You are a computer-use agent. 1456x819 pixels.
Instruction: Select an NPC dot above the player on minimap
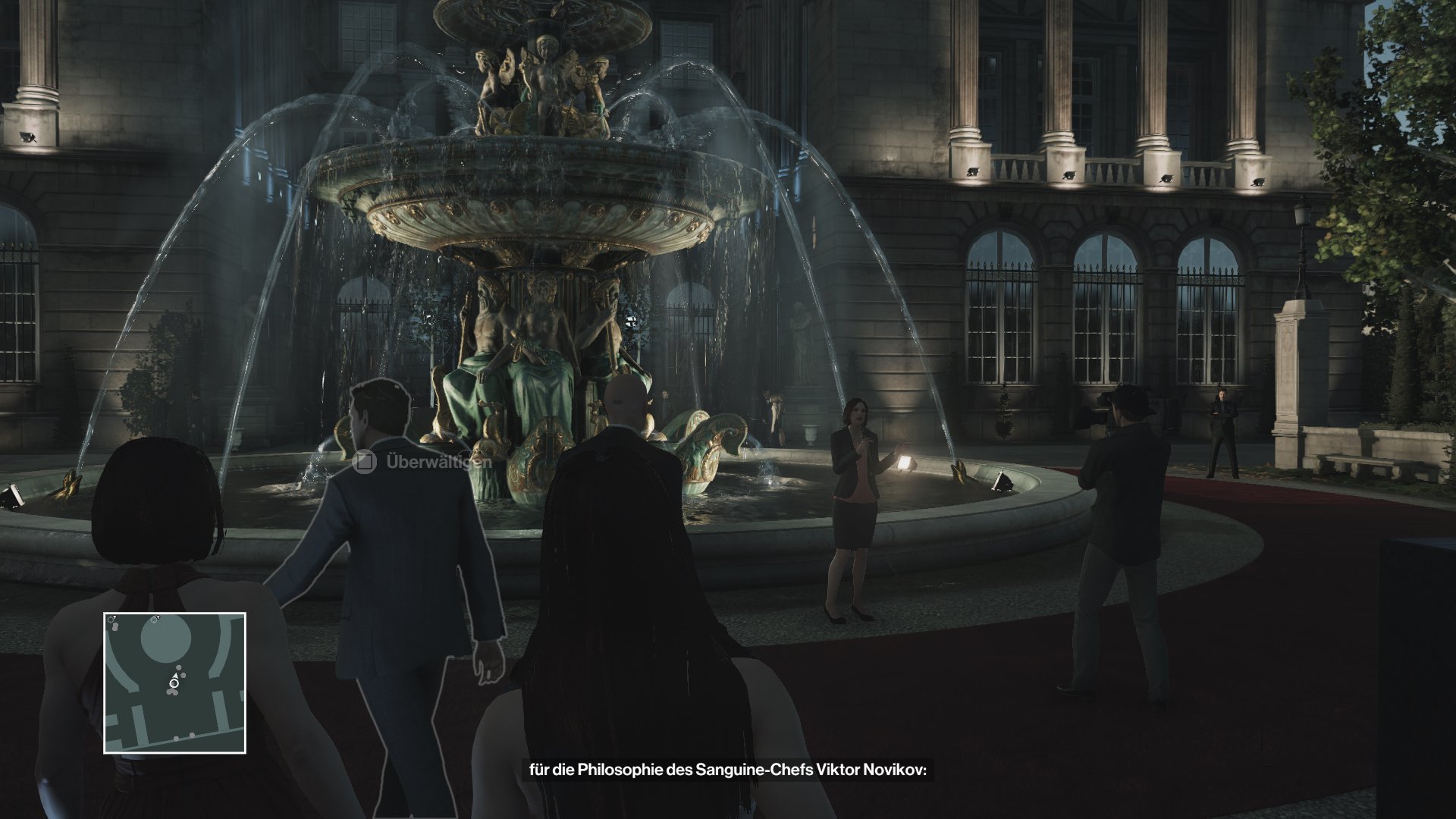[x=178, y=667]
